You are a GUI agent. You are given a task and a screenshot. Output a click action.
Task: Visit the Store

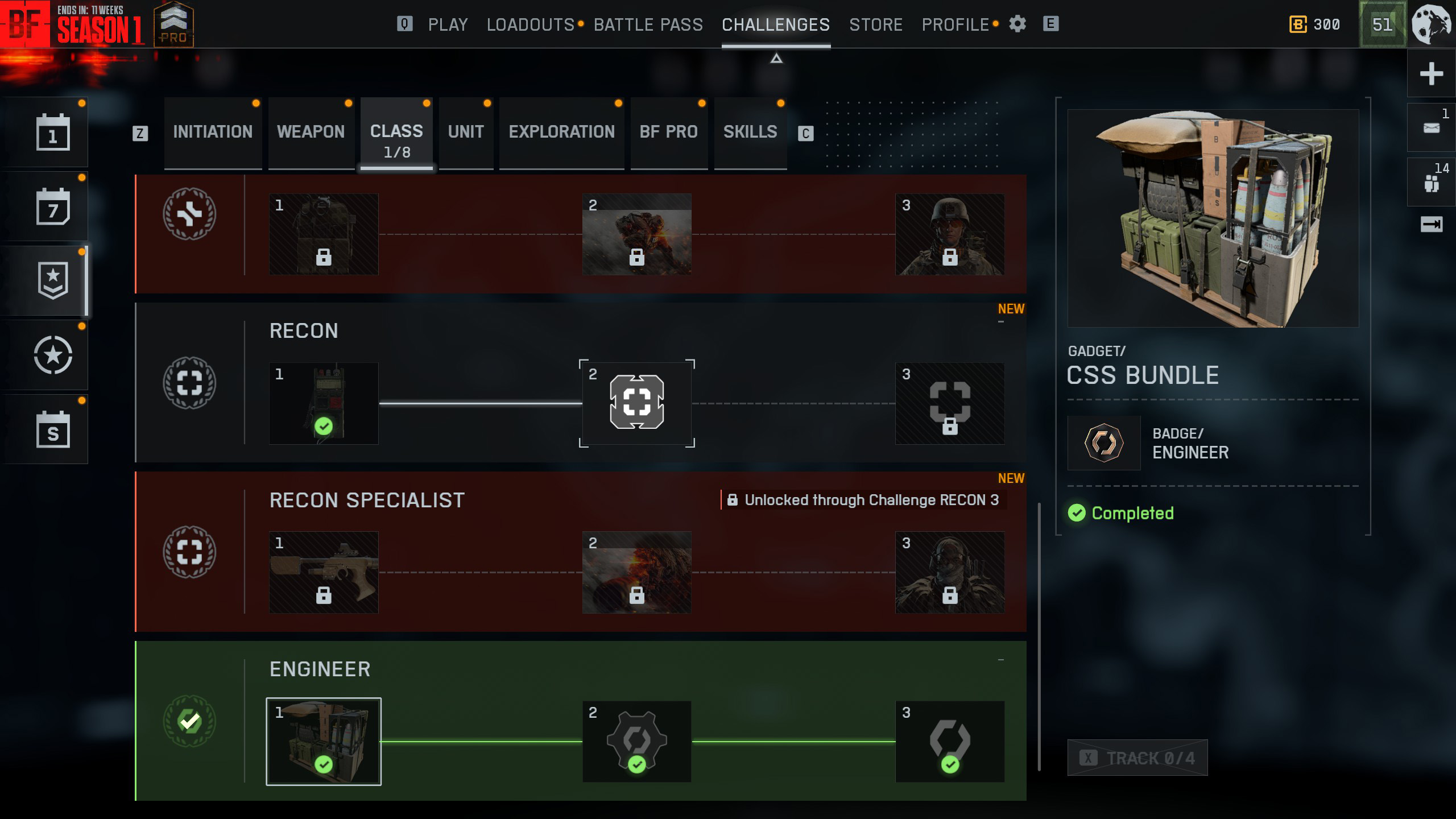(875, 24)
